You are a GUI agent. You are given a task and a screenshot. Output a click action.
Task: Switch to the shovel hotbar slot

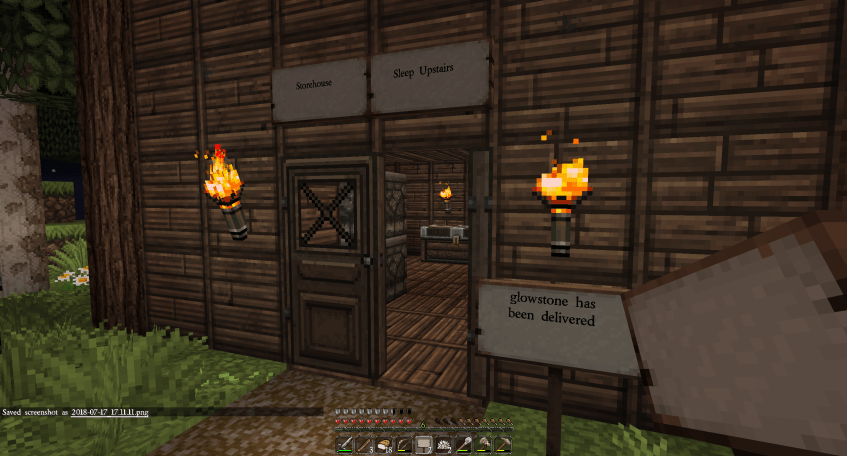pos(464,444)
